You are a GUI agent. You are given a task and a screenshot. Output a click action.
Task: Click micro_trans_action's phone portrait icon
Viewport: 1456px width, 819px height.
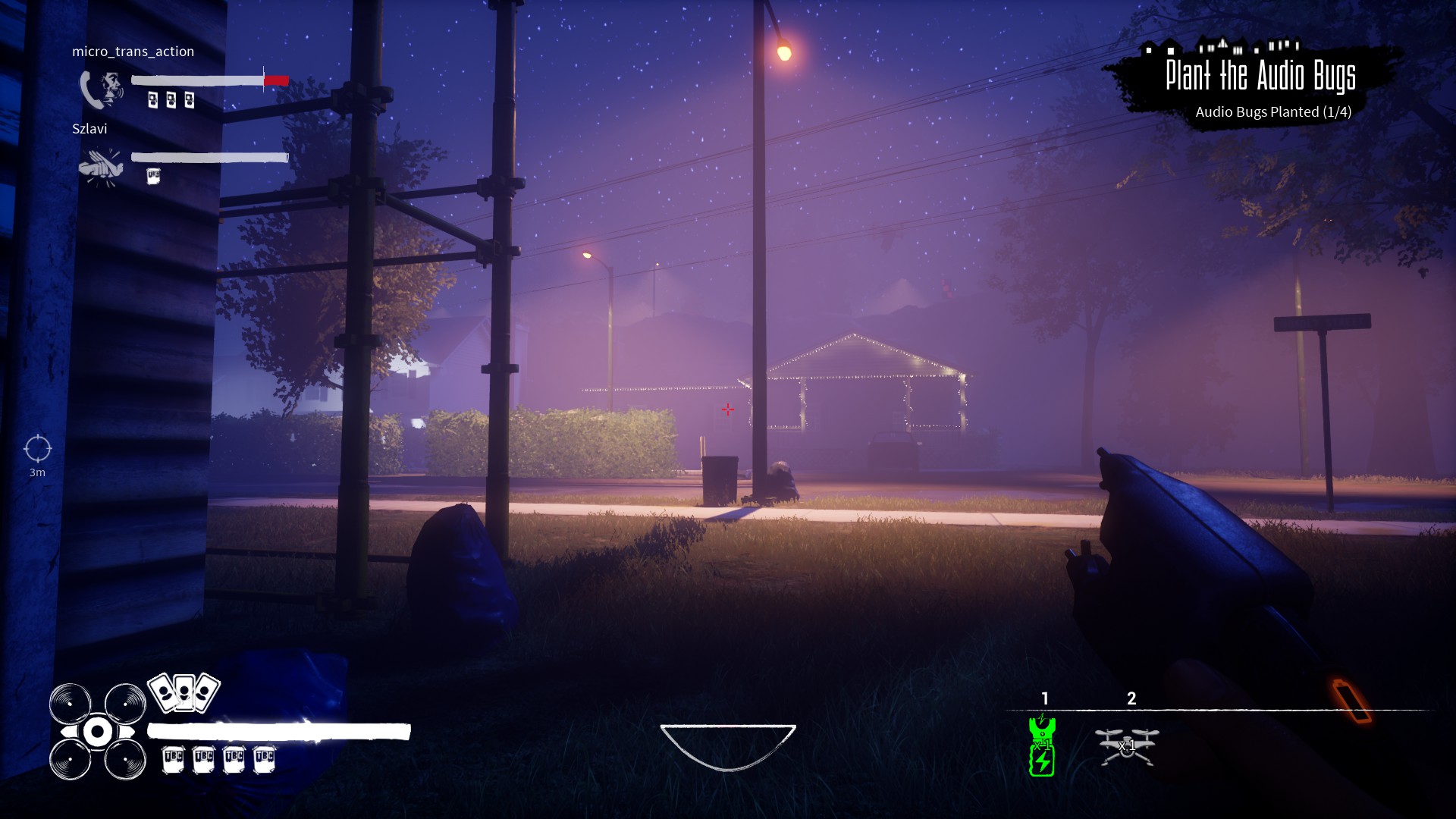102,90
